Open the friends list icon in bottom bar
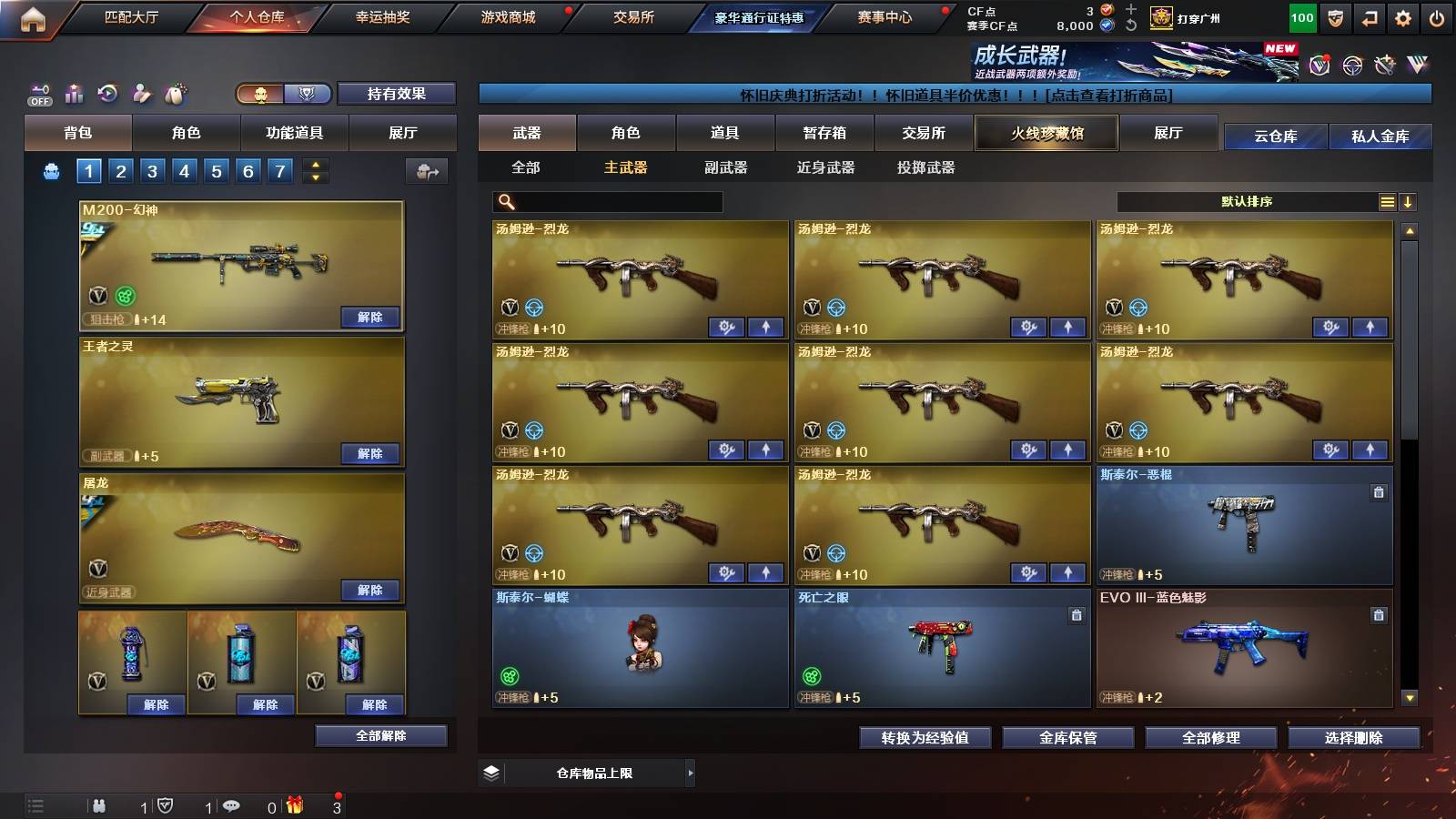Image resolution: width=1456 pixels, height=819 pixels. point(98,806)
